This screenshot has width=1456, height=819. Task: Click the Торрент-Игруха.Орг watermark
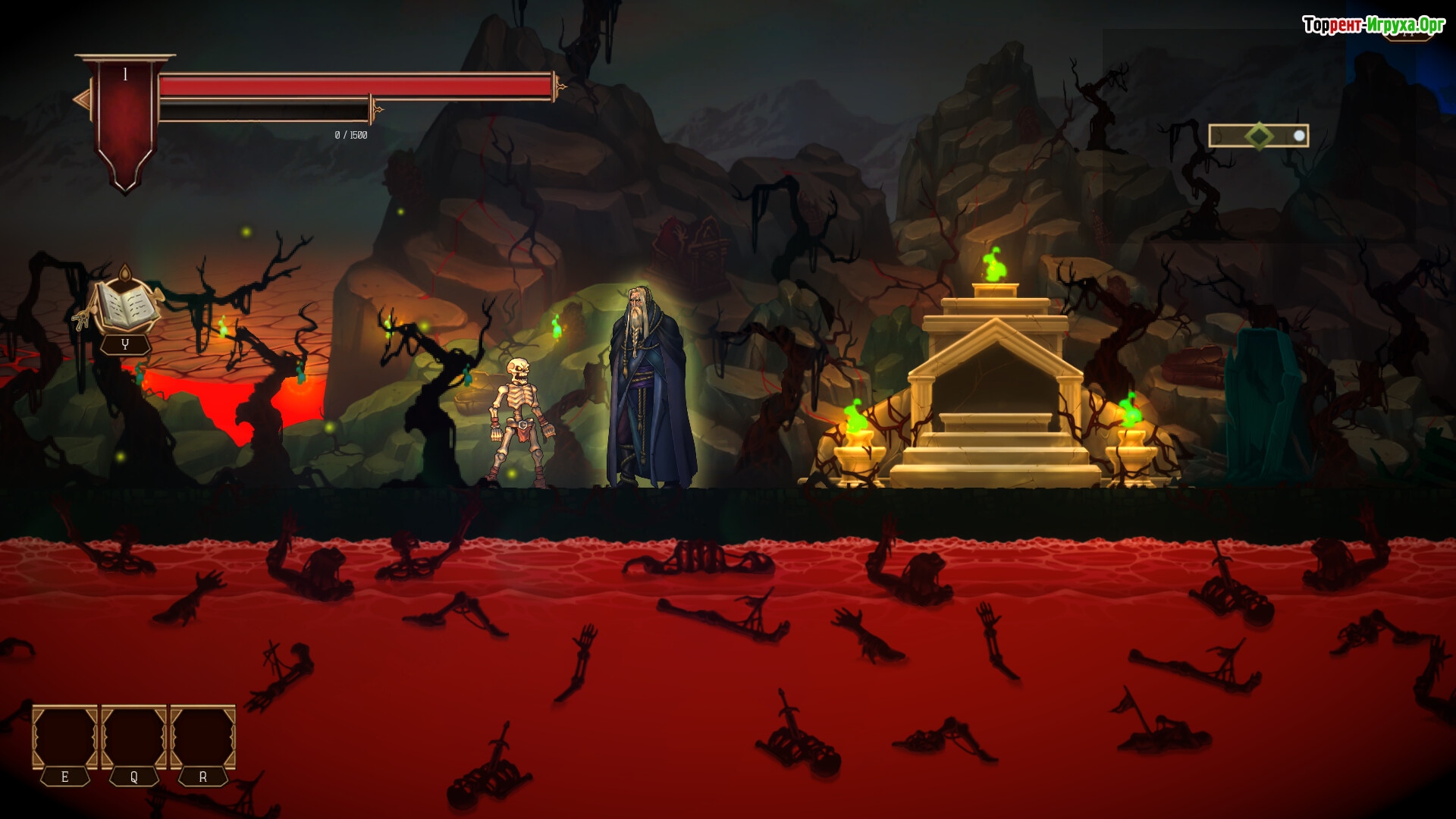[x=1373, y=26]
